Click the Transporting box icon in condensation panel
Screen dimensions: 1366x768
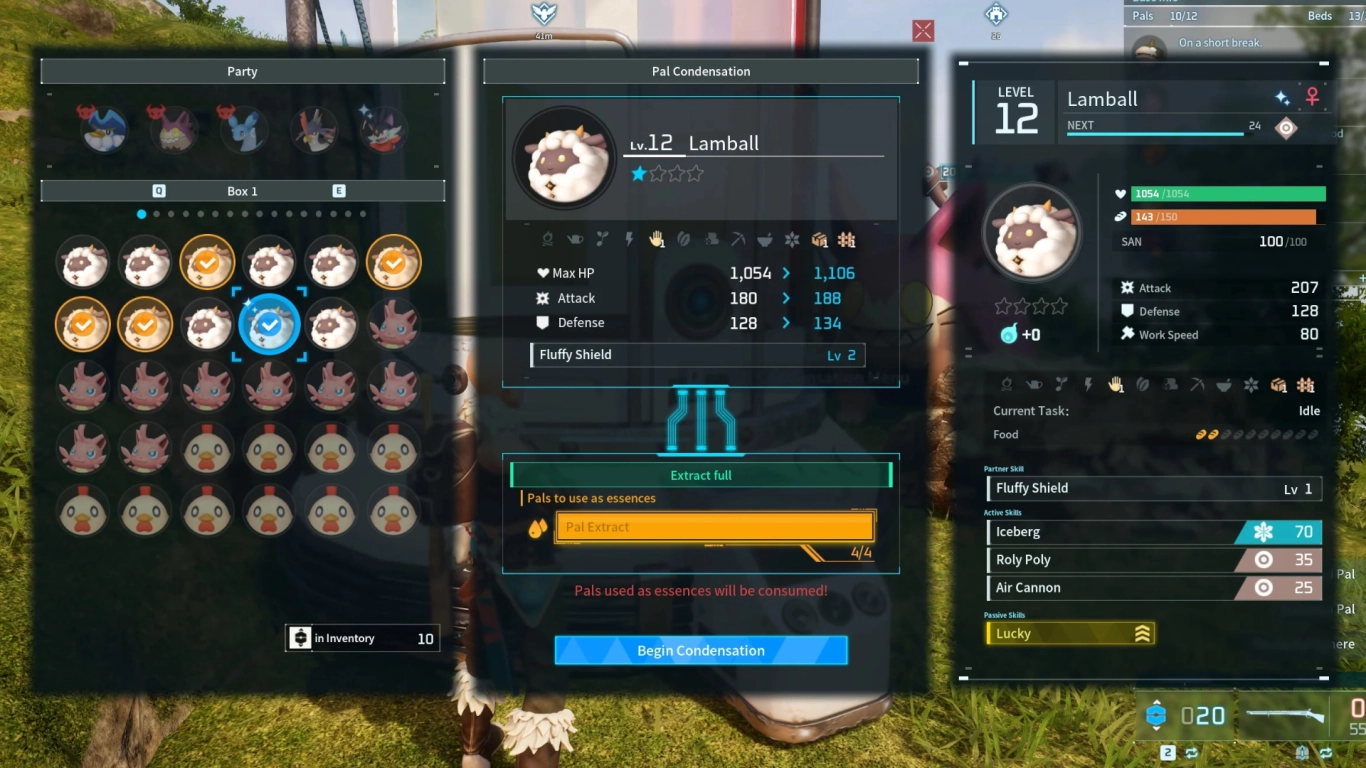click(x=820, y=239)
